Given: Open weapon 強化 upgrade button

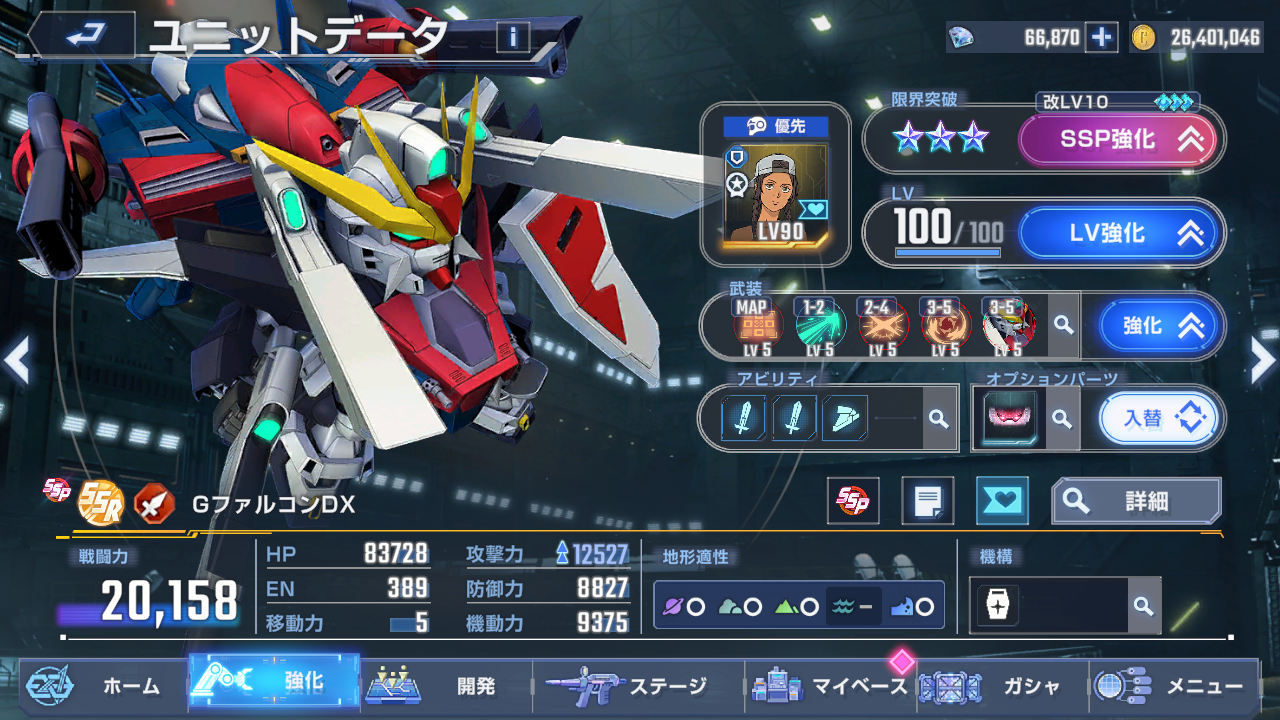Looking at the screenshot, I should [x=1160, y=326].
